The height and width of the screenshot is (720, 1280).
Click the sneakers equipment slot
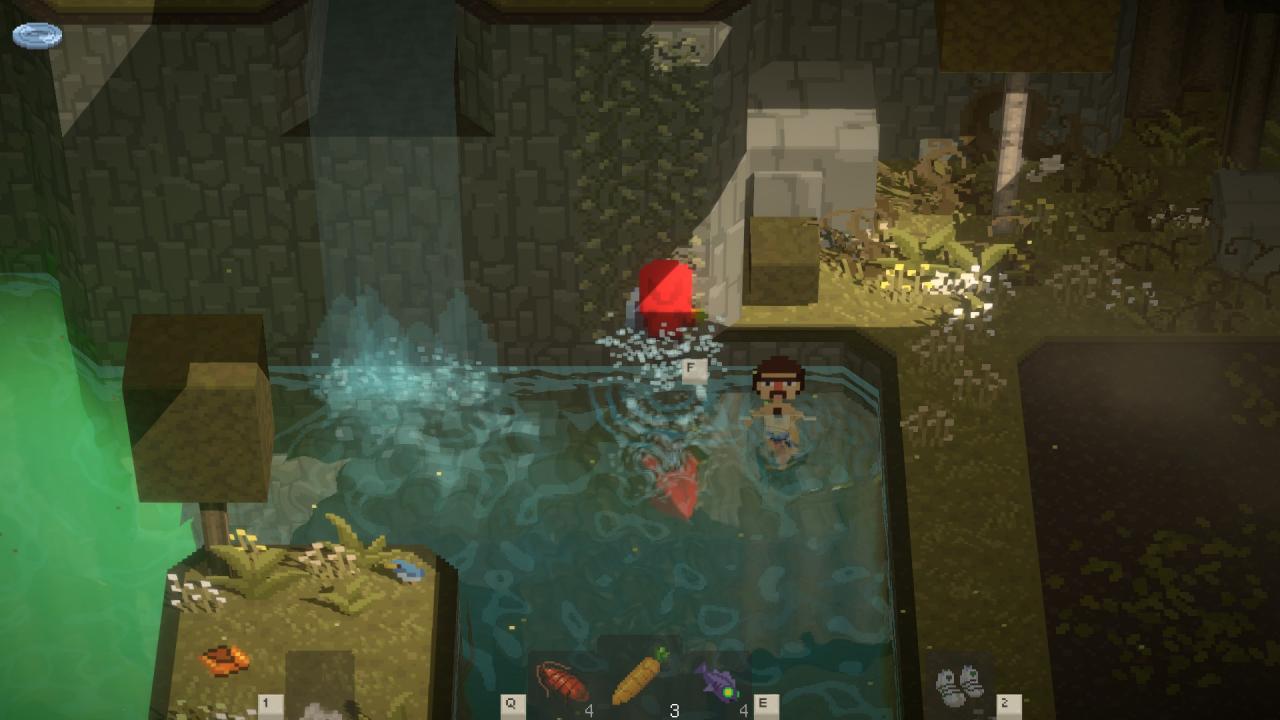click(x=960, y=684)
